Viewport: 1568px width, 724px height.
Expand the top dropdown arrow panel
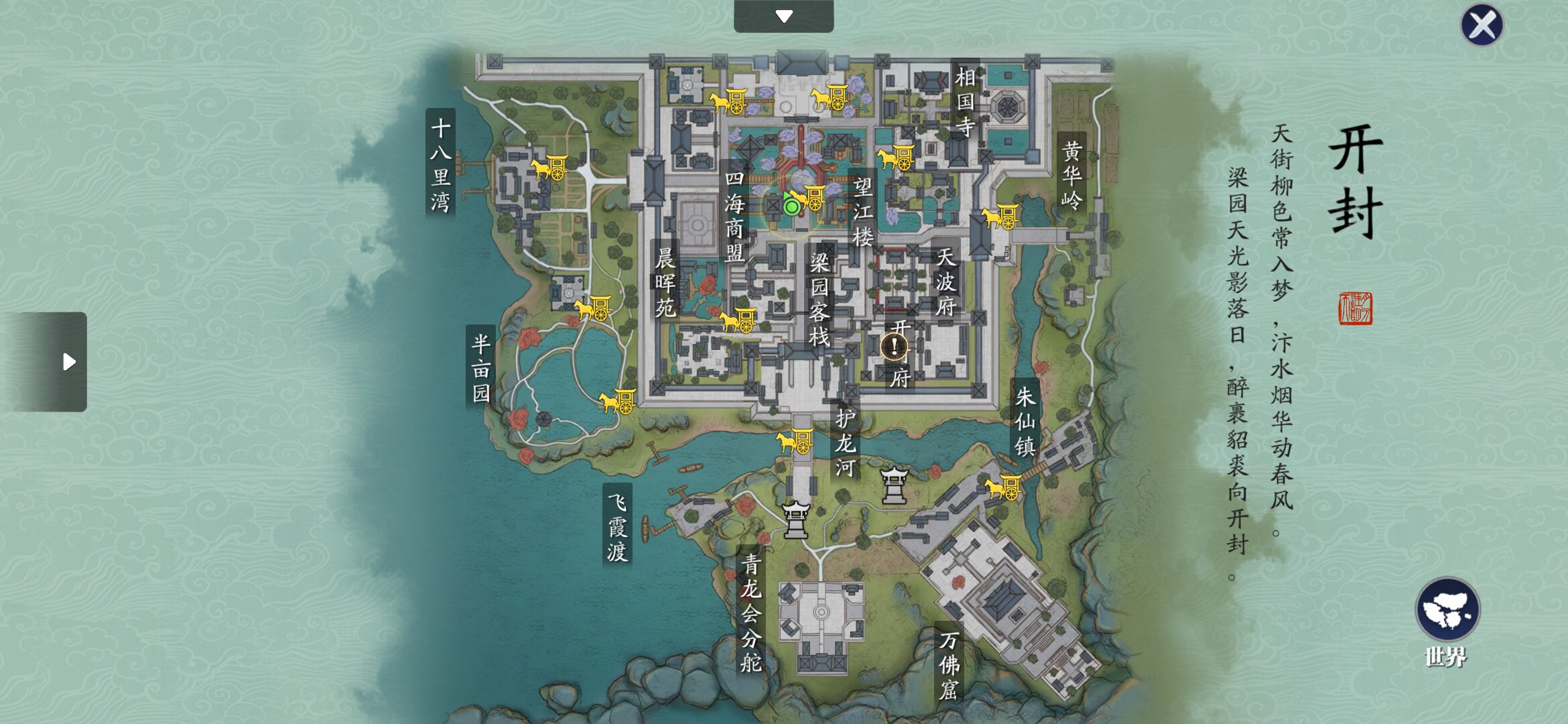783,16
